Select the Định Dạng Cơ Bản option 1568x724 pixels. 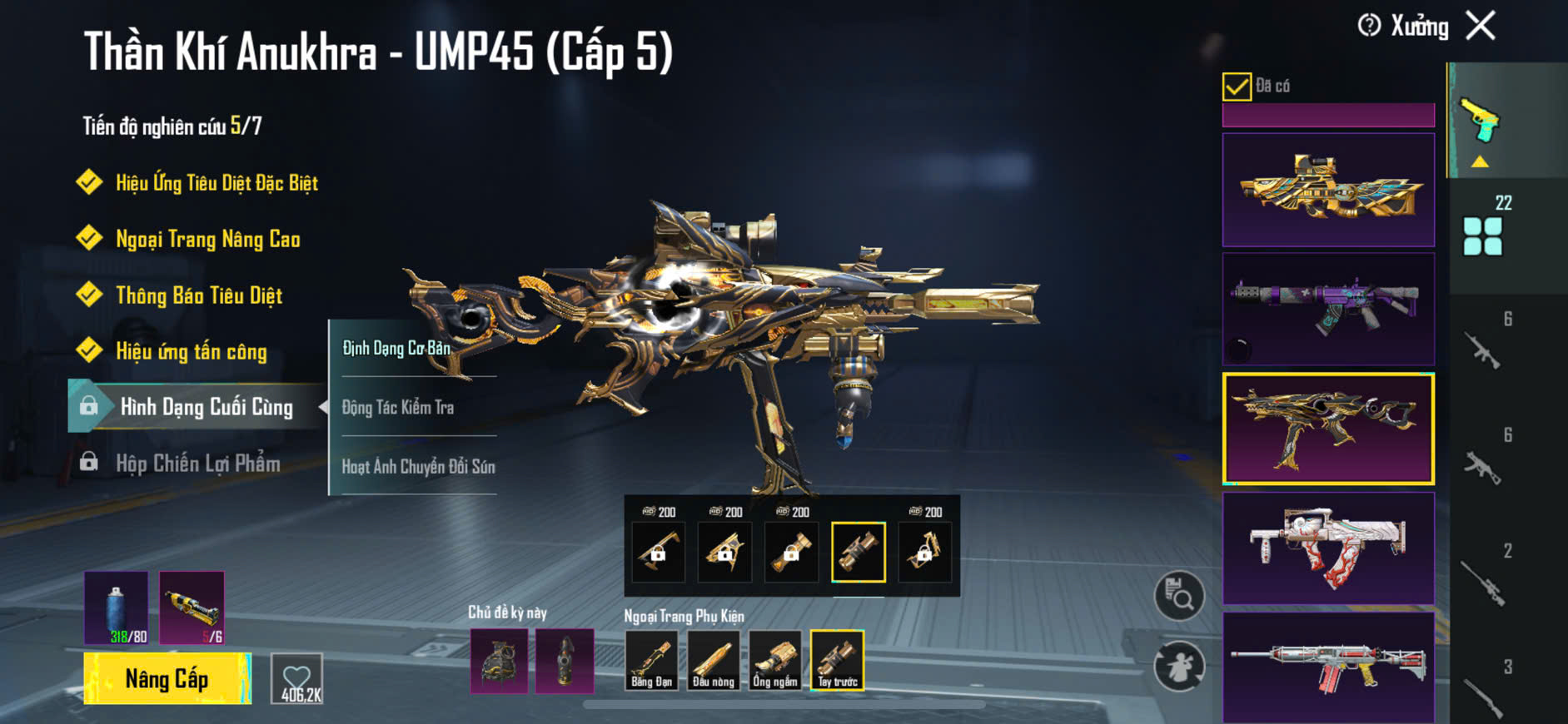[x=396, y=348]
